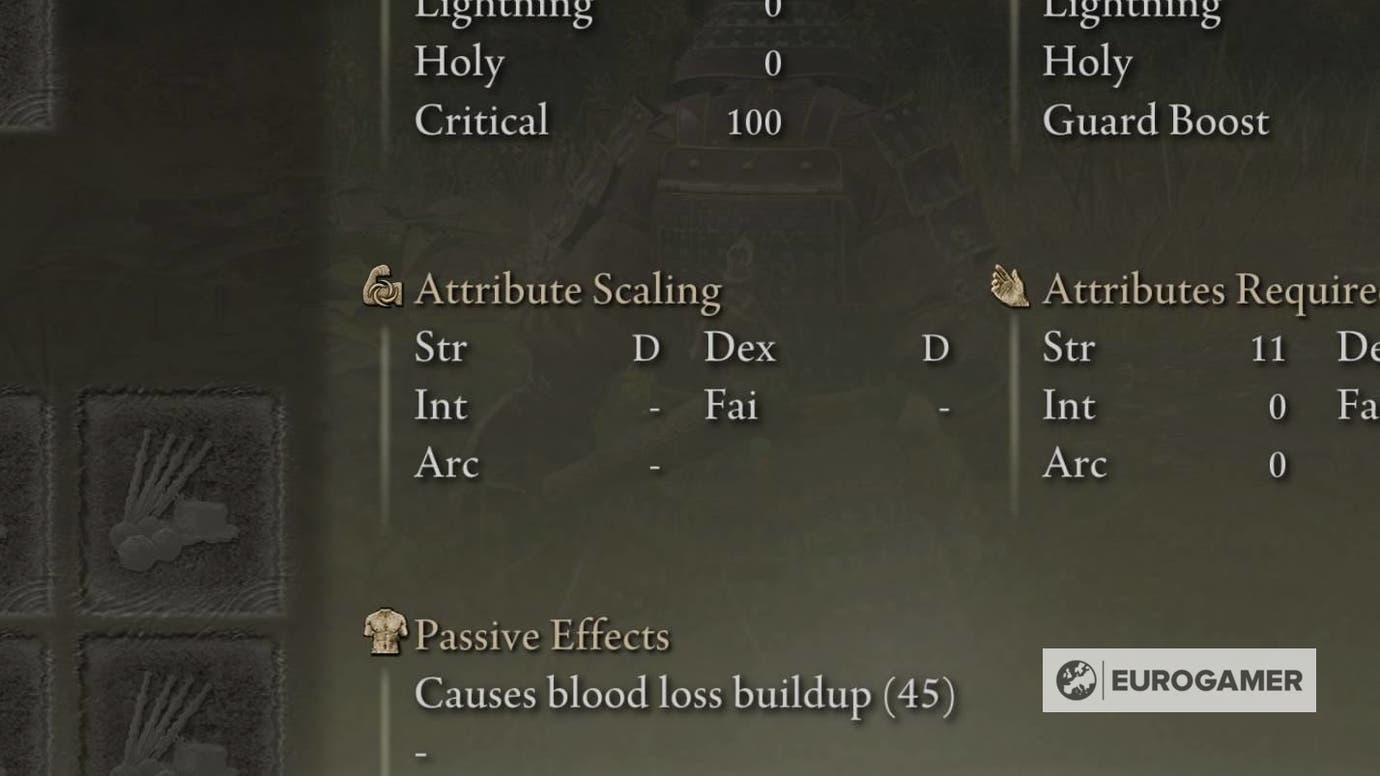
Task: Click the Int requirement value 0
Action: coord(1276,406)
